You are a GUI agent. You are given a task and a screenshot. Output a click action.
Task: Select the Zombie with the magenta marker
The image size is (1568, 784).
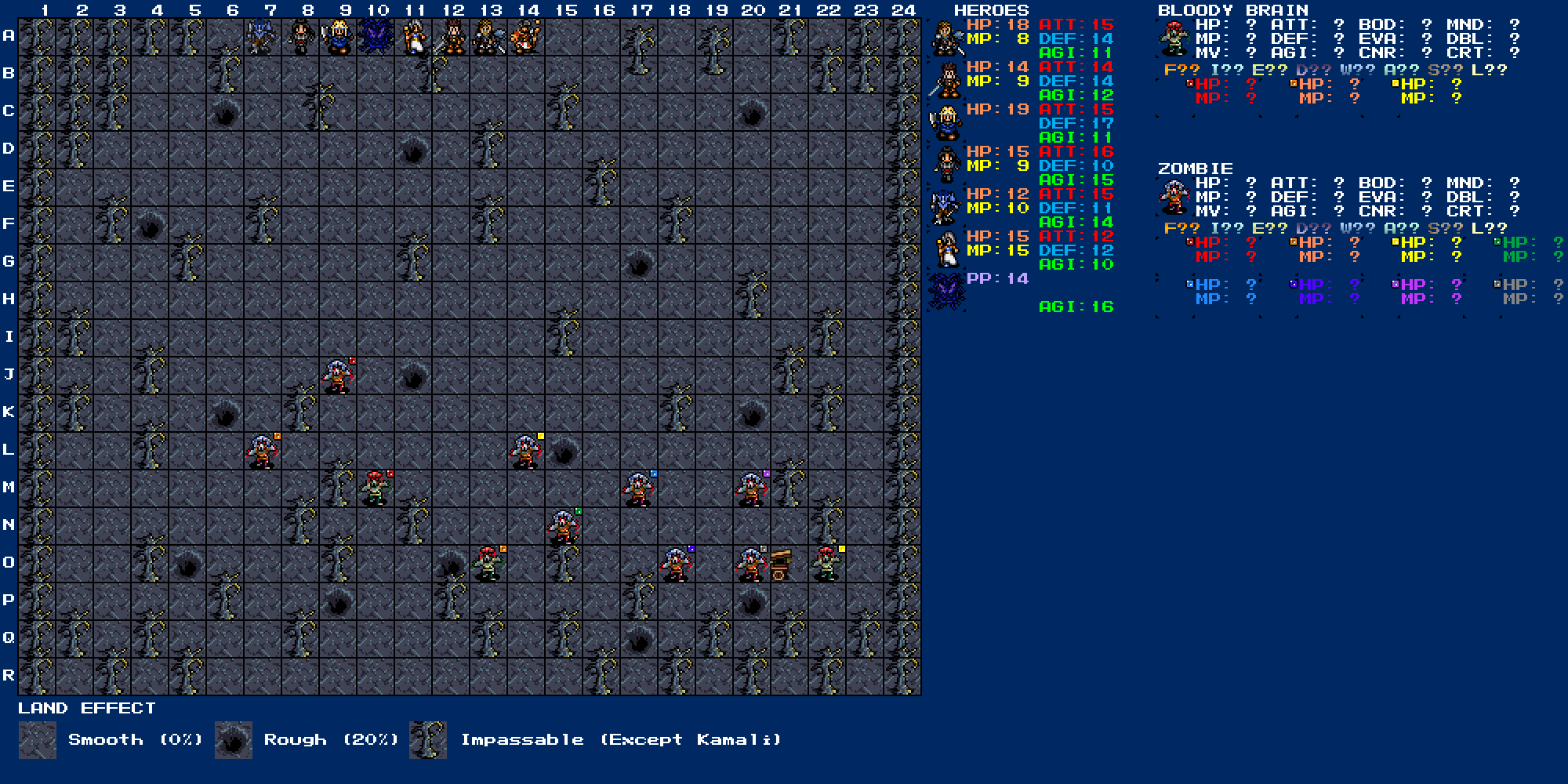coord(751,489)
